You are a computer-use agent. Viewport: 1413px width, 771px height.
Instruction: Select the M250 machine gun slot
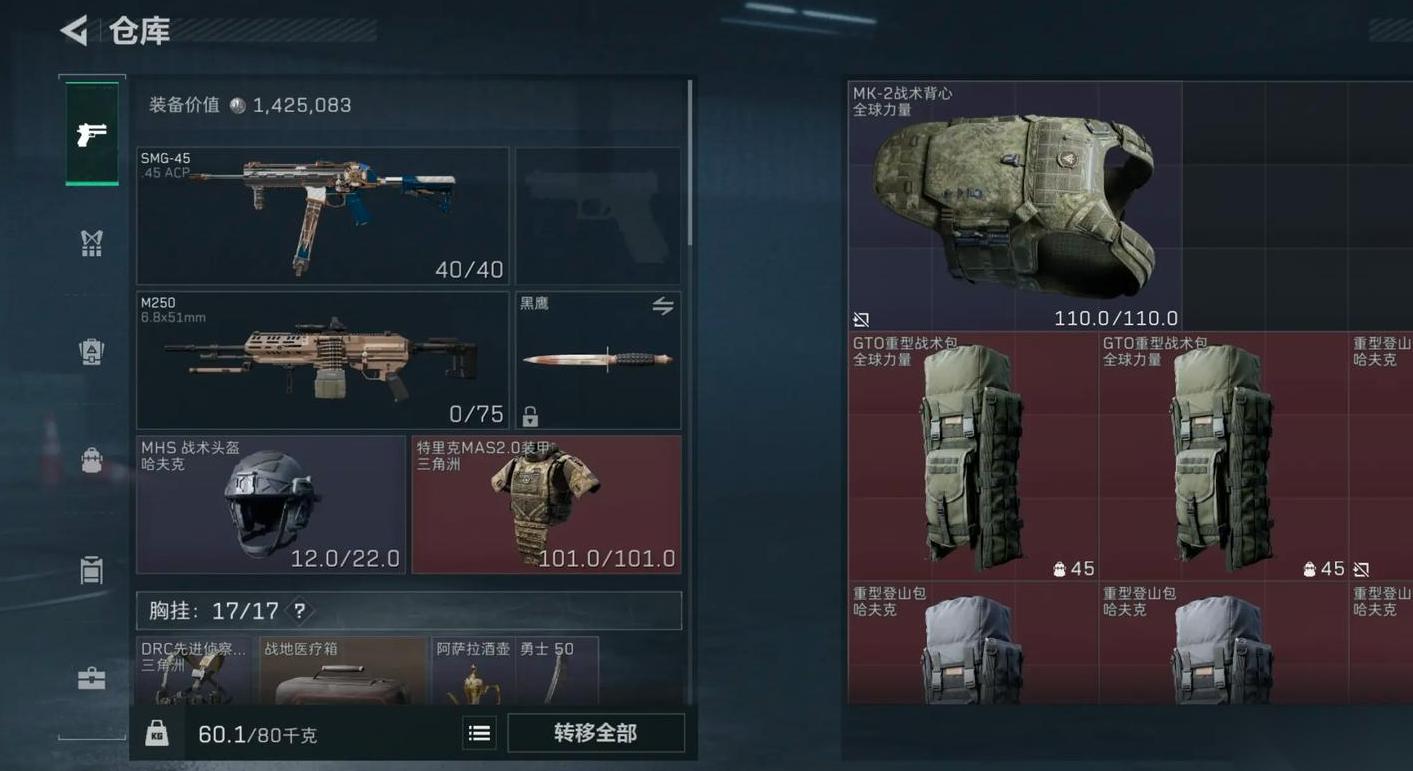point(322,360)
